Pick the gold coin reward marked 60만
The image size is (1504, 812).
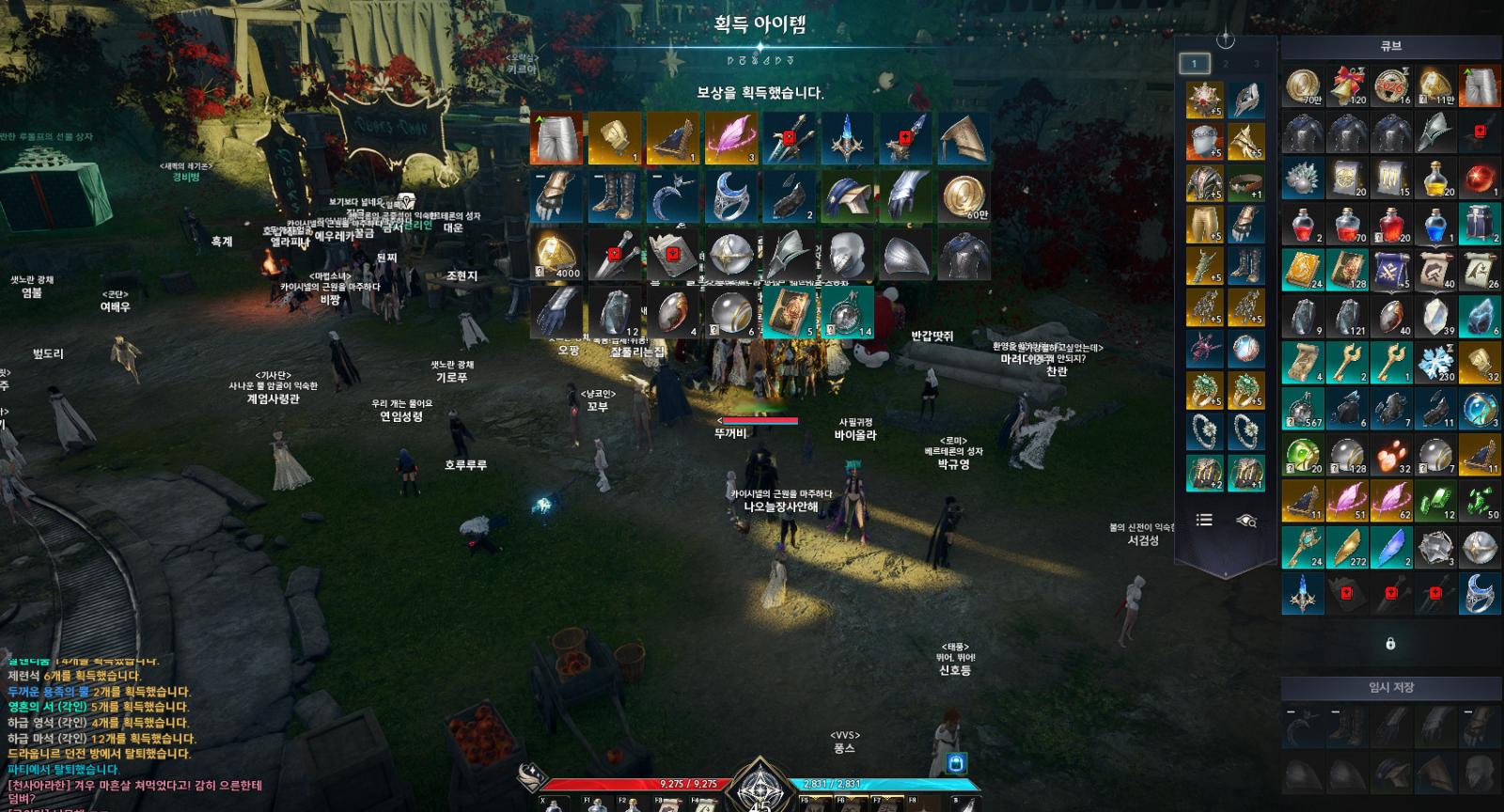(x=963, y=196)
